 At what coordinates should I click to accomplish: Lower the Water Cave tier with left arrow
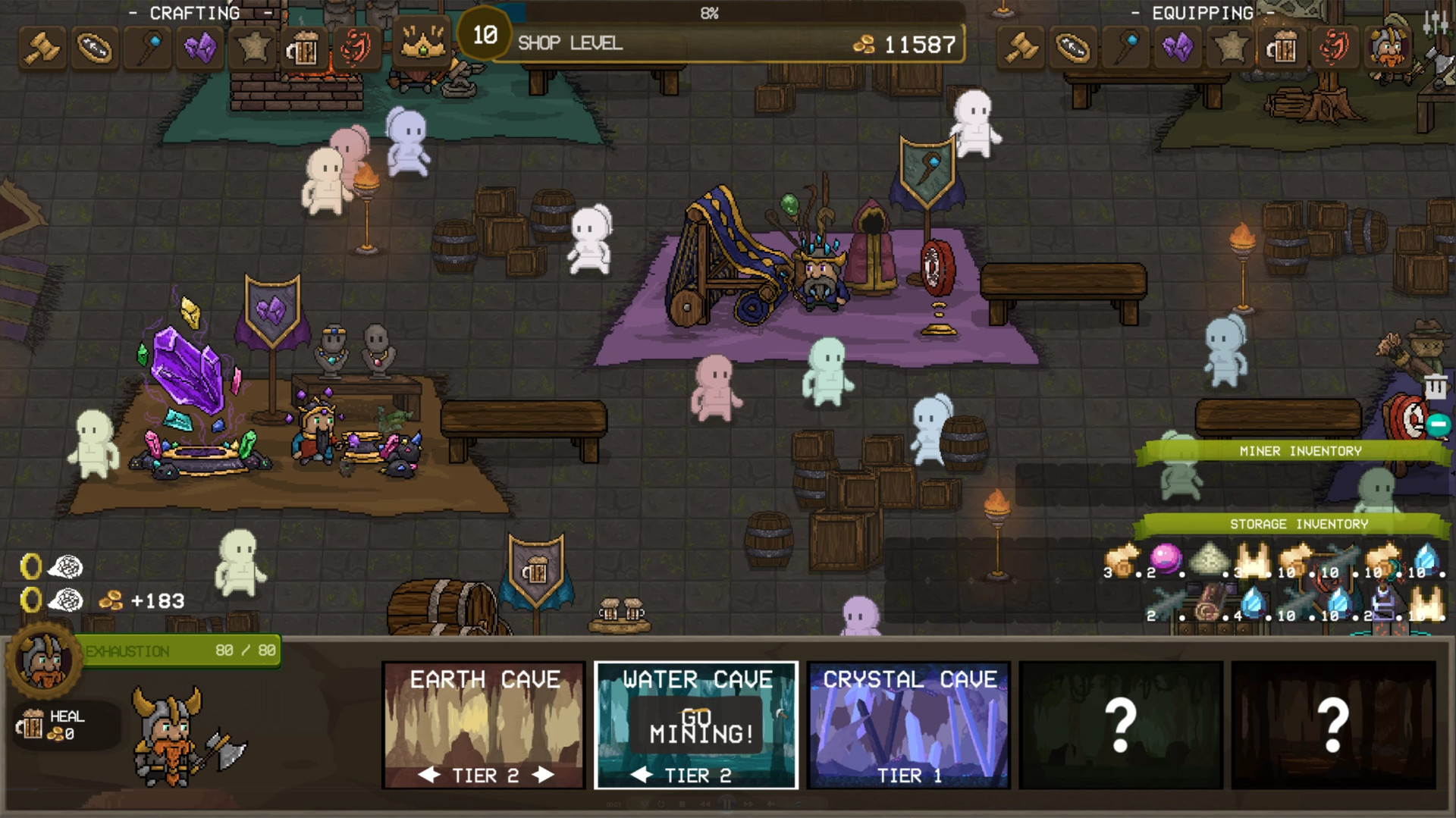point(642,775)
